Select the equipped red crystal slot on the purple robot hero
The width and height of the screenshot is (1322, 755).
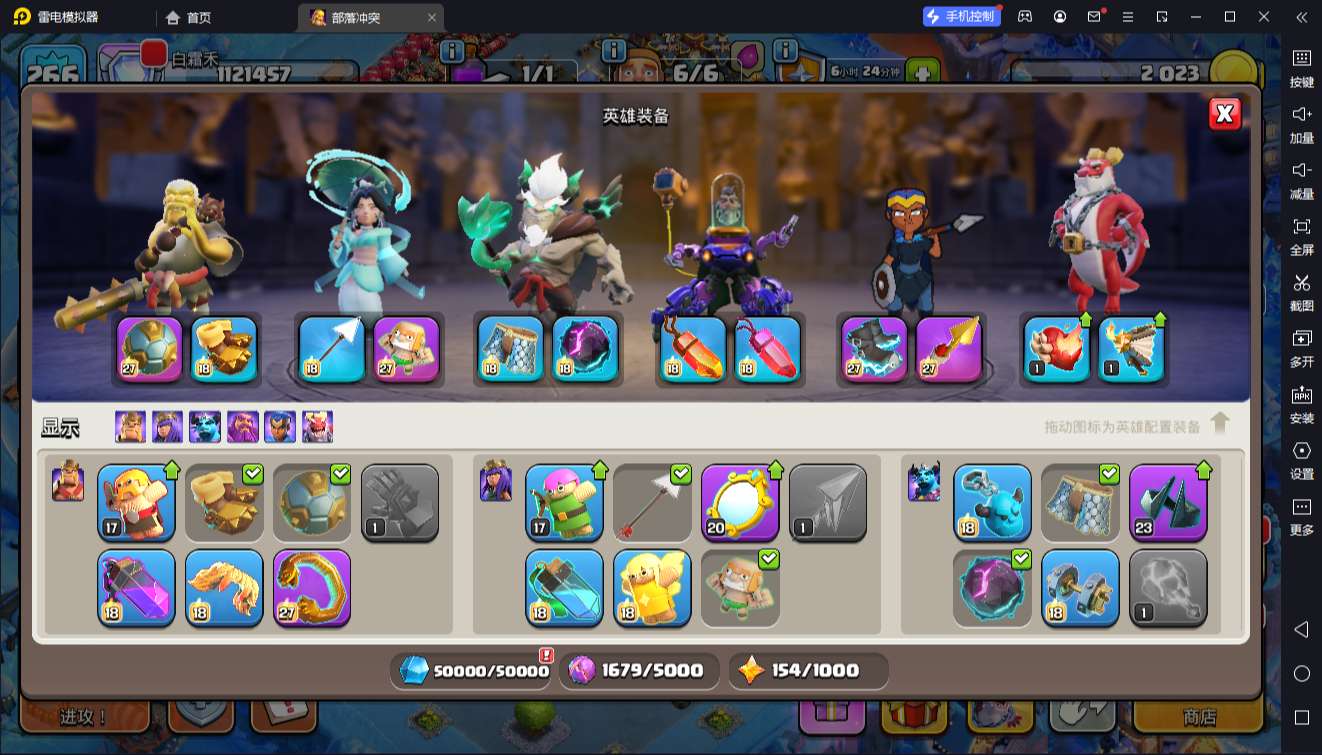[767, 349]
